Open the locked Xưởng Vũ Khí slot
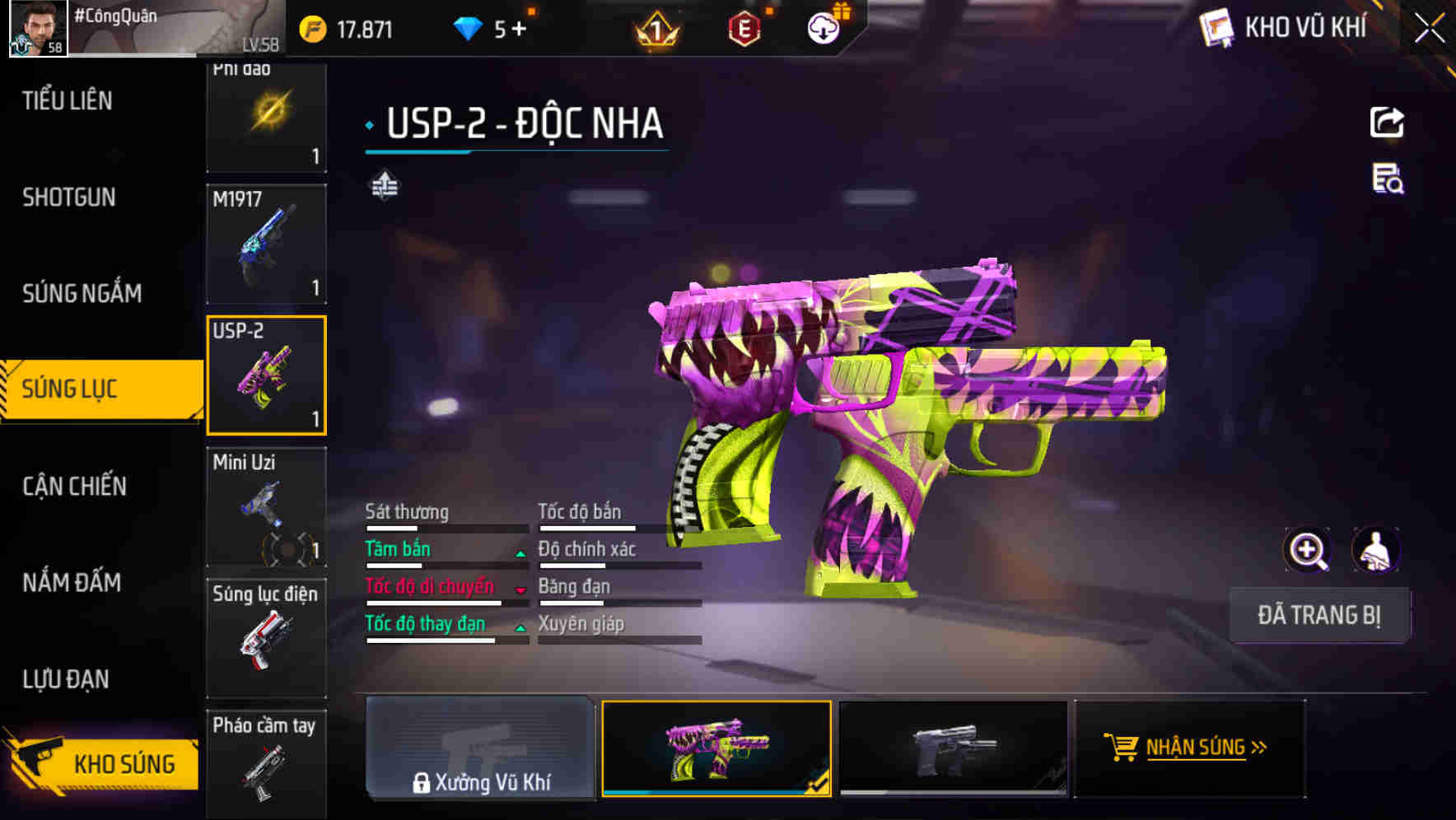1456x820 pixels. tap(480, 749)
